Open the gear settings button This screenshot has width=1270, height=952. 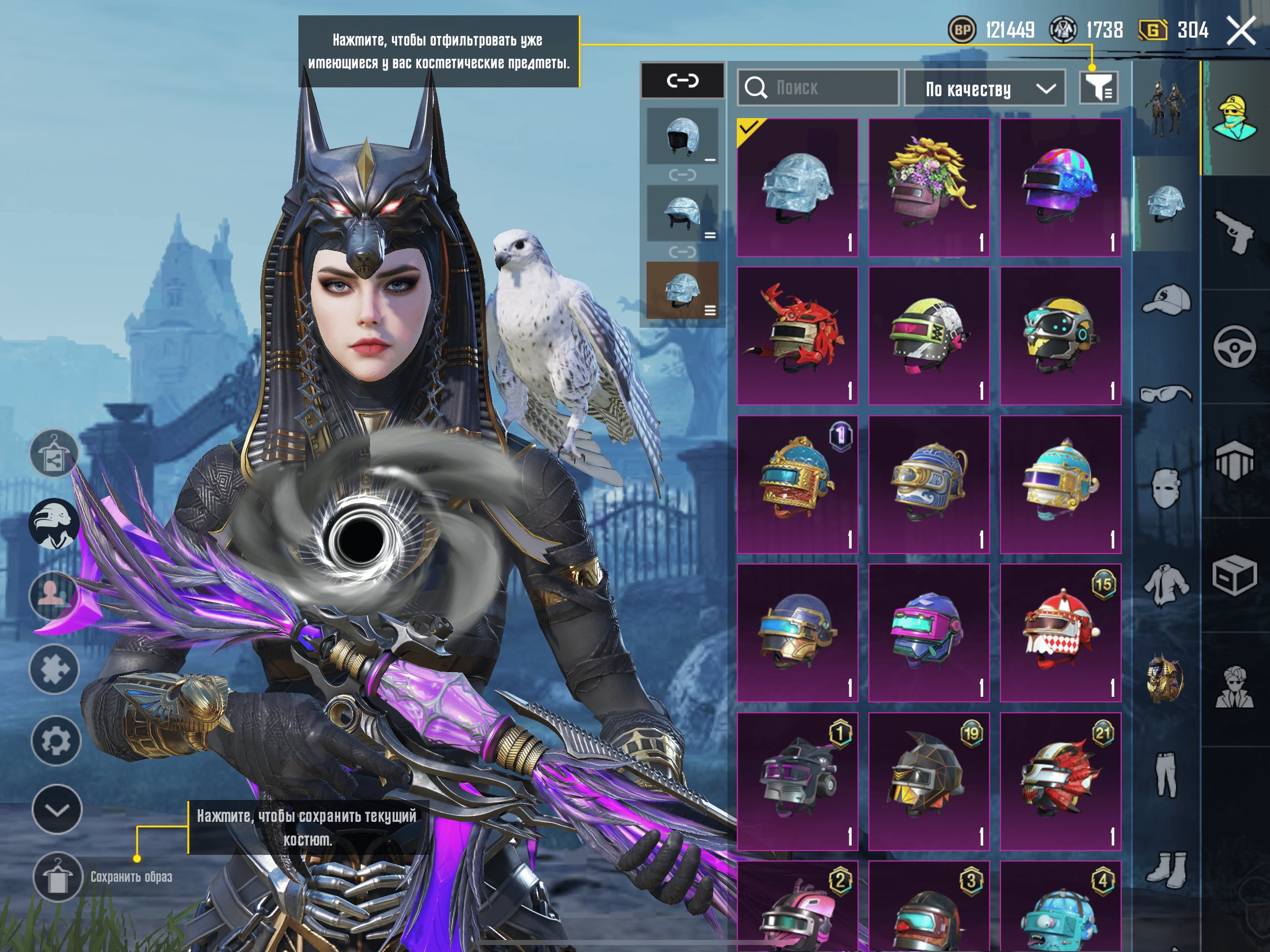(x=56, y=740)
